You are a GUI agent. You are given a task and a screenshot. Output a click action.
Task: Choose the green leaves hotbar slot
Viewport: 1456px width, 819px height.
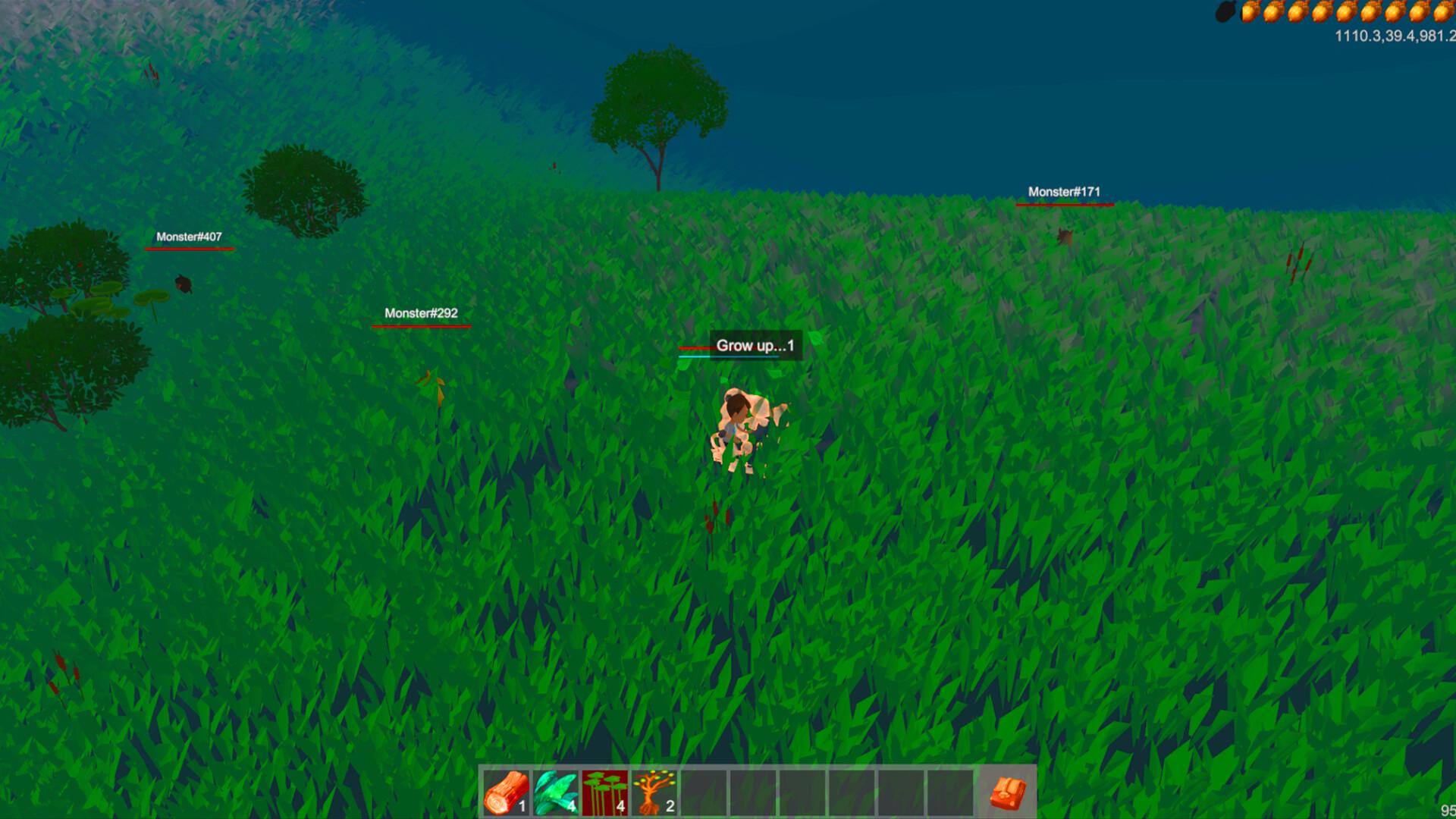point(556,792)
